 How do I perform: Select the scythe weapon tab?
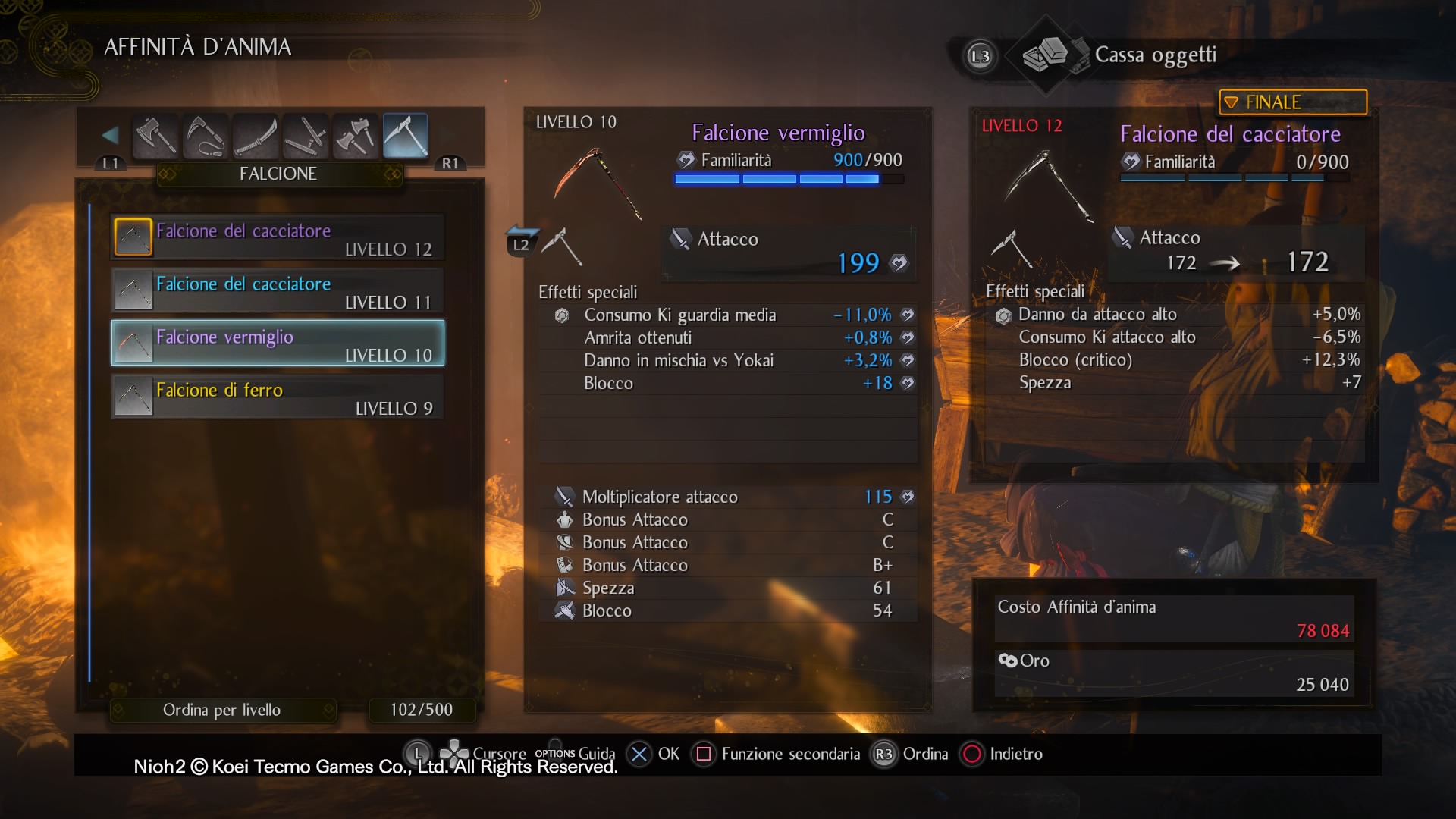[x=405, y=136]
